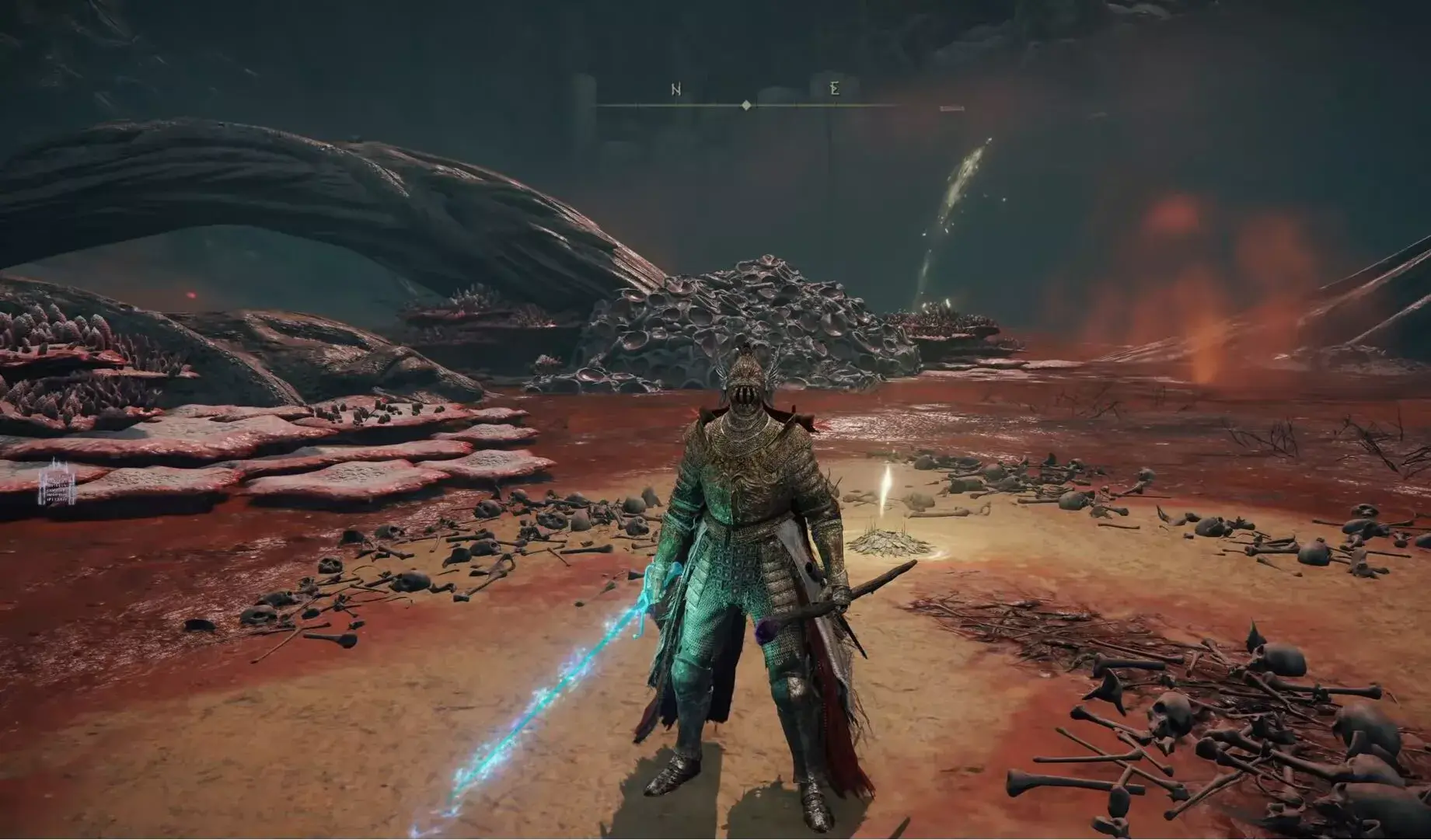Click the compass bar's center diamond marker
Image resolution: width=1431 pixels, height=840 pixels.
(x=746, y=105)
